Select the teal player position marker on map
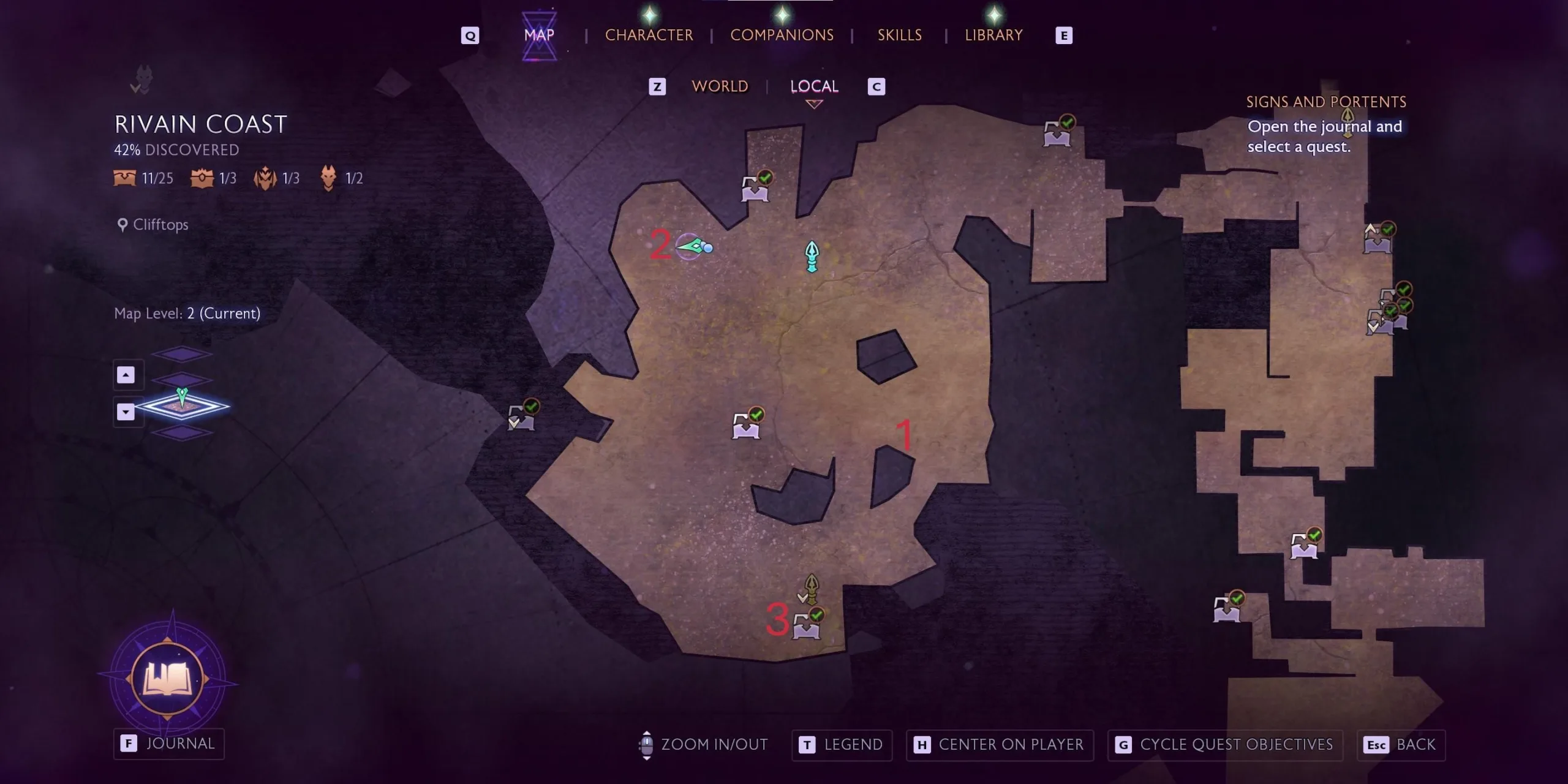1568x784 pixels. click(812, 257)
